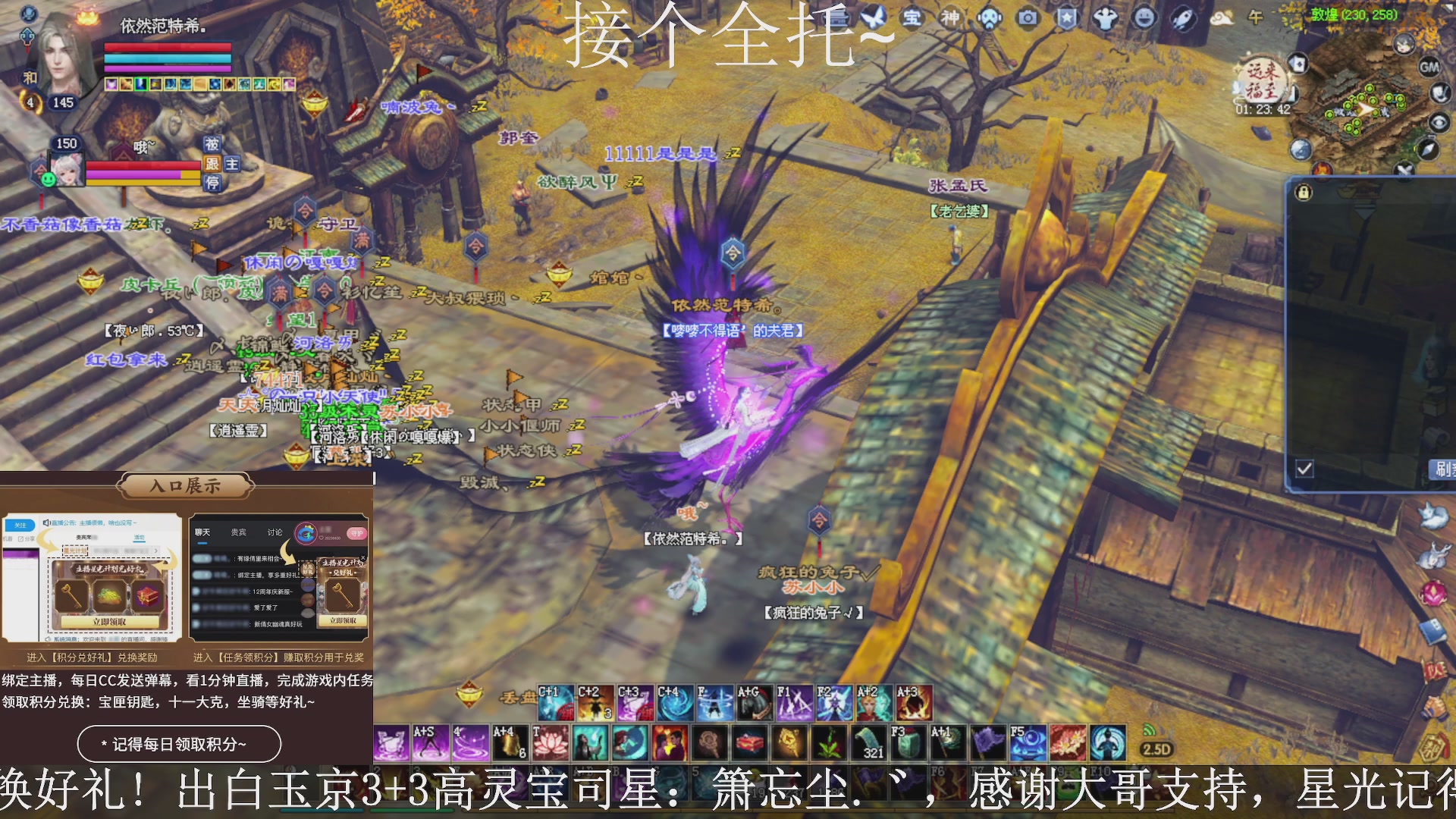Switch to the 讨论 tab in chat preview
Viewport: 1456px width, 819px height.
pos(275,532)
